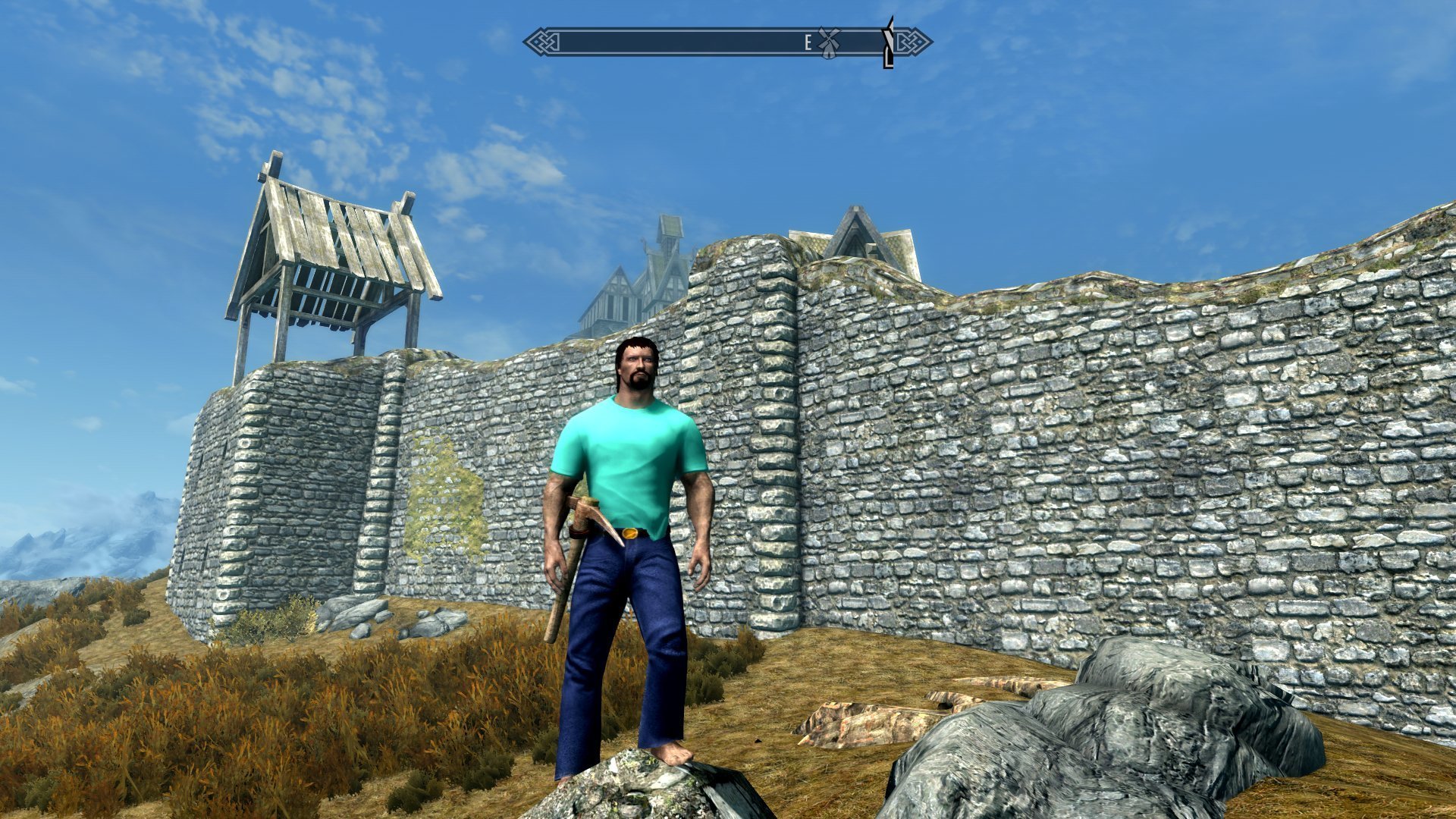This screenshot has width=1456, height=819.
Task: Click the windmill marker on the compass
Action: tap(828, 42)
